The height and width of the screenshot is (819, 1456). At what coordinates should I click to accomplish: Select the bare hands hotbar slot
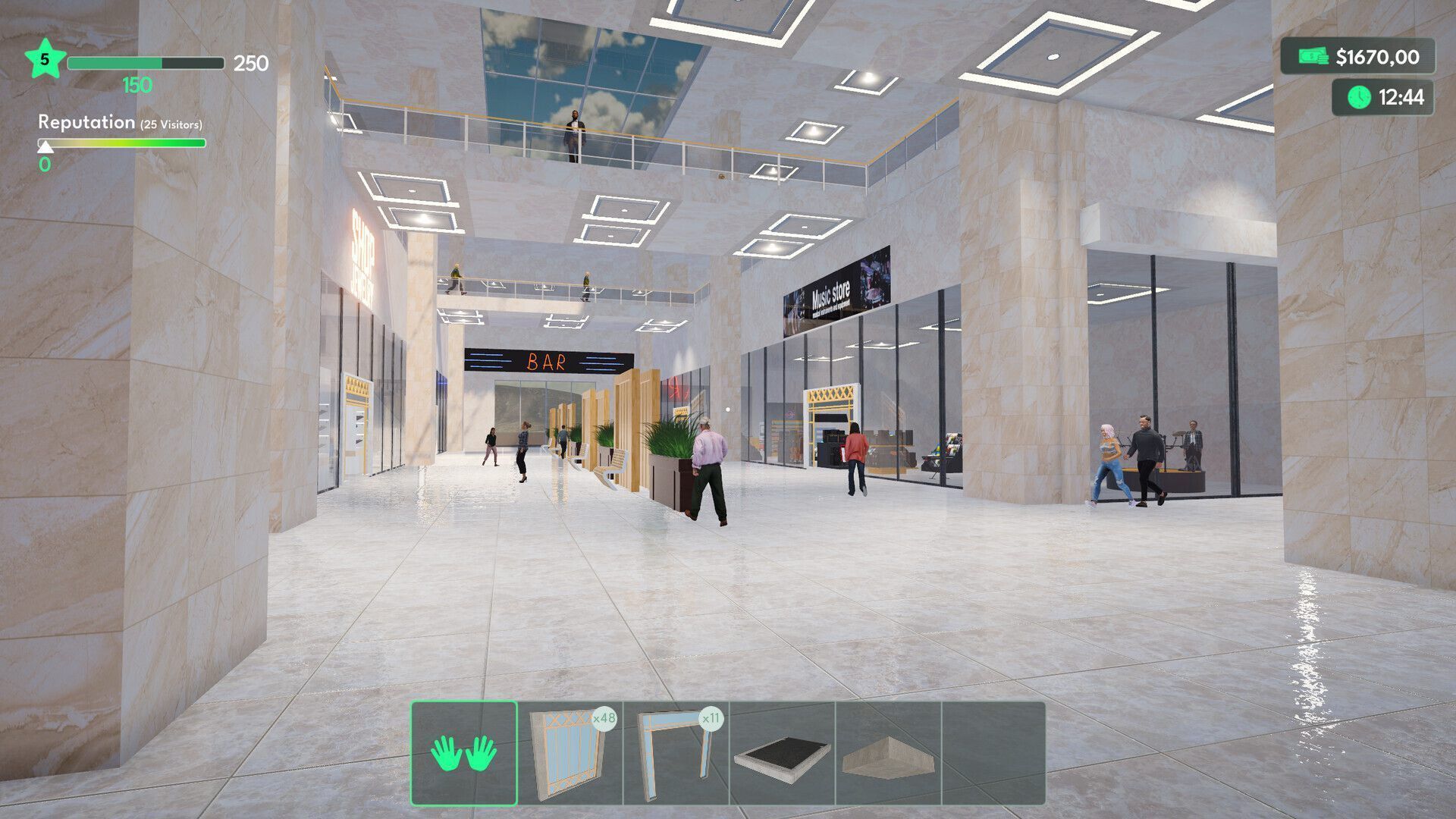point(464,753)
